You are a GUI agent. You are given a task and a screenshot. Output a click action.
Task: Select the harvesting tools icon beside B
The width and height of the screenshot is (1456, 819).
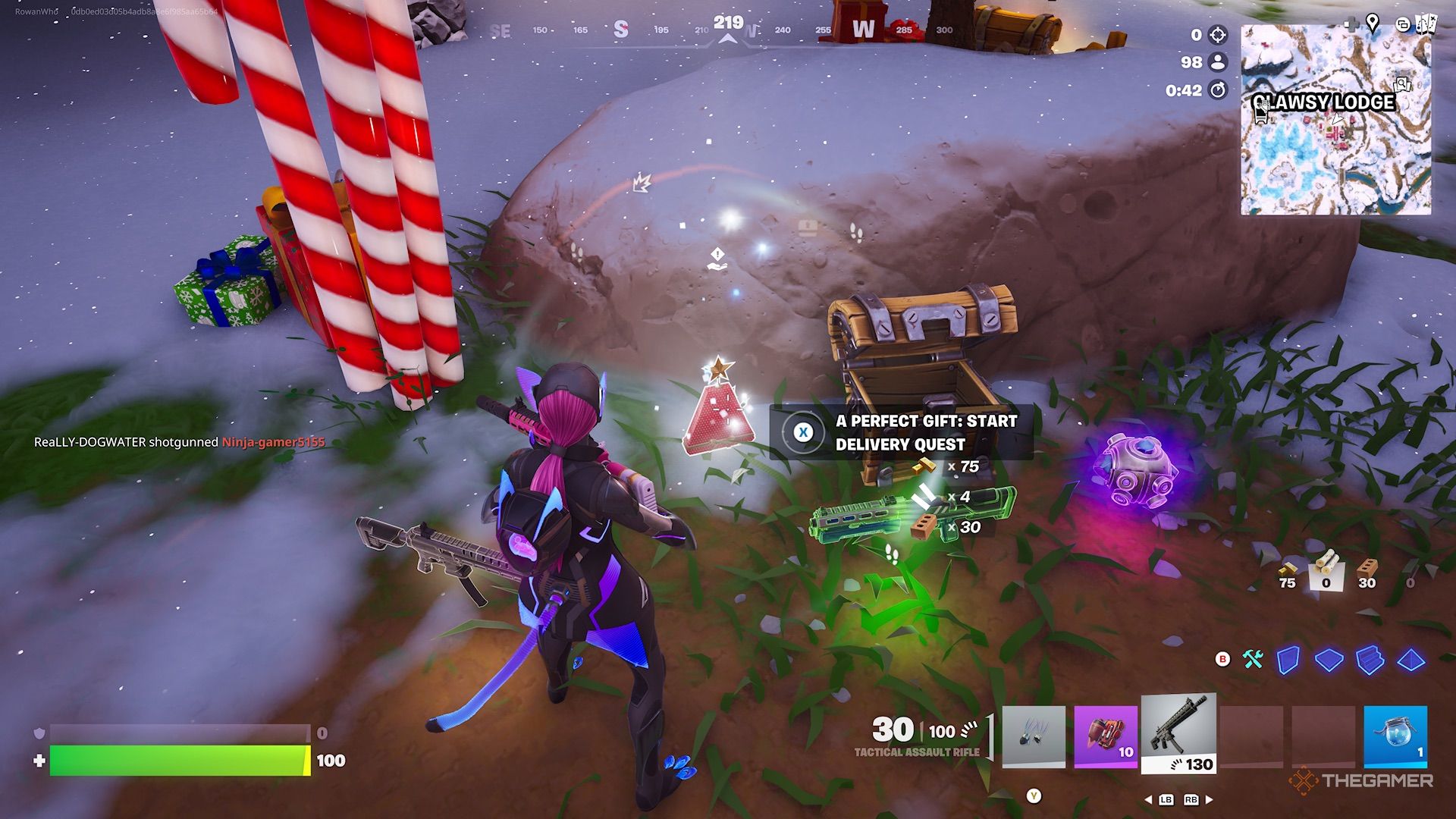tap(1254, 660)
